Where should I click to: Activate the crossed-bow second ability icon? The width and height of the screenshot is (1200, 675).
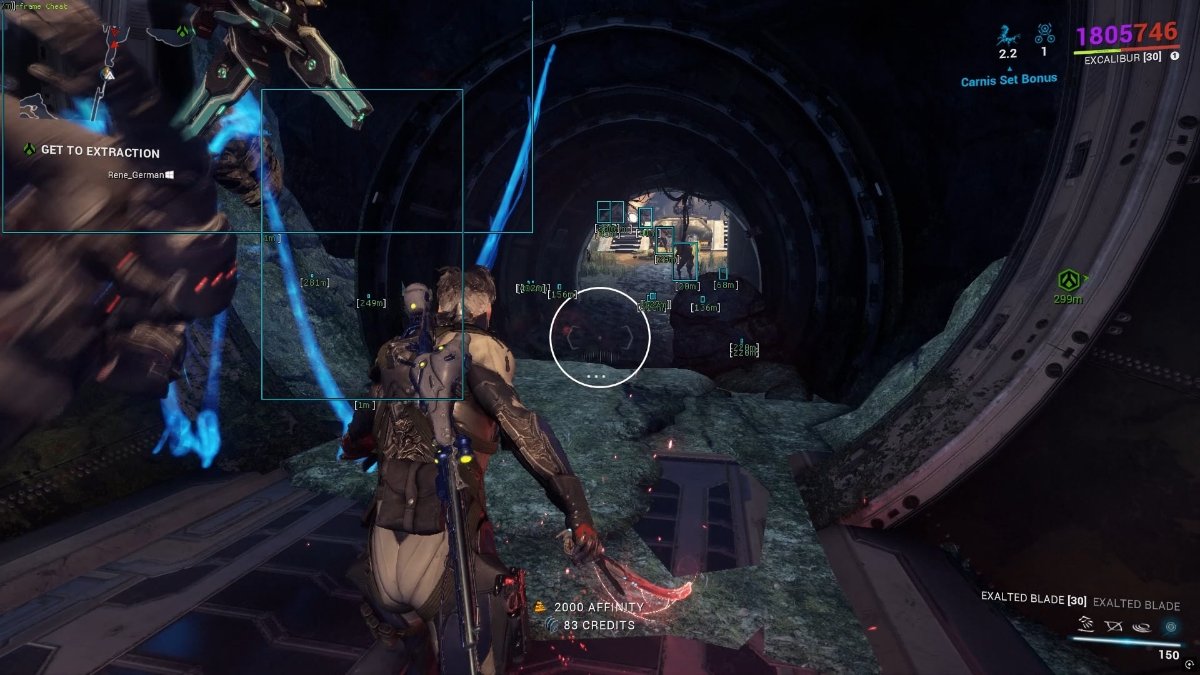1113,627
